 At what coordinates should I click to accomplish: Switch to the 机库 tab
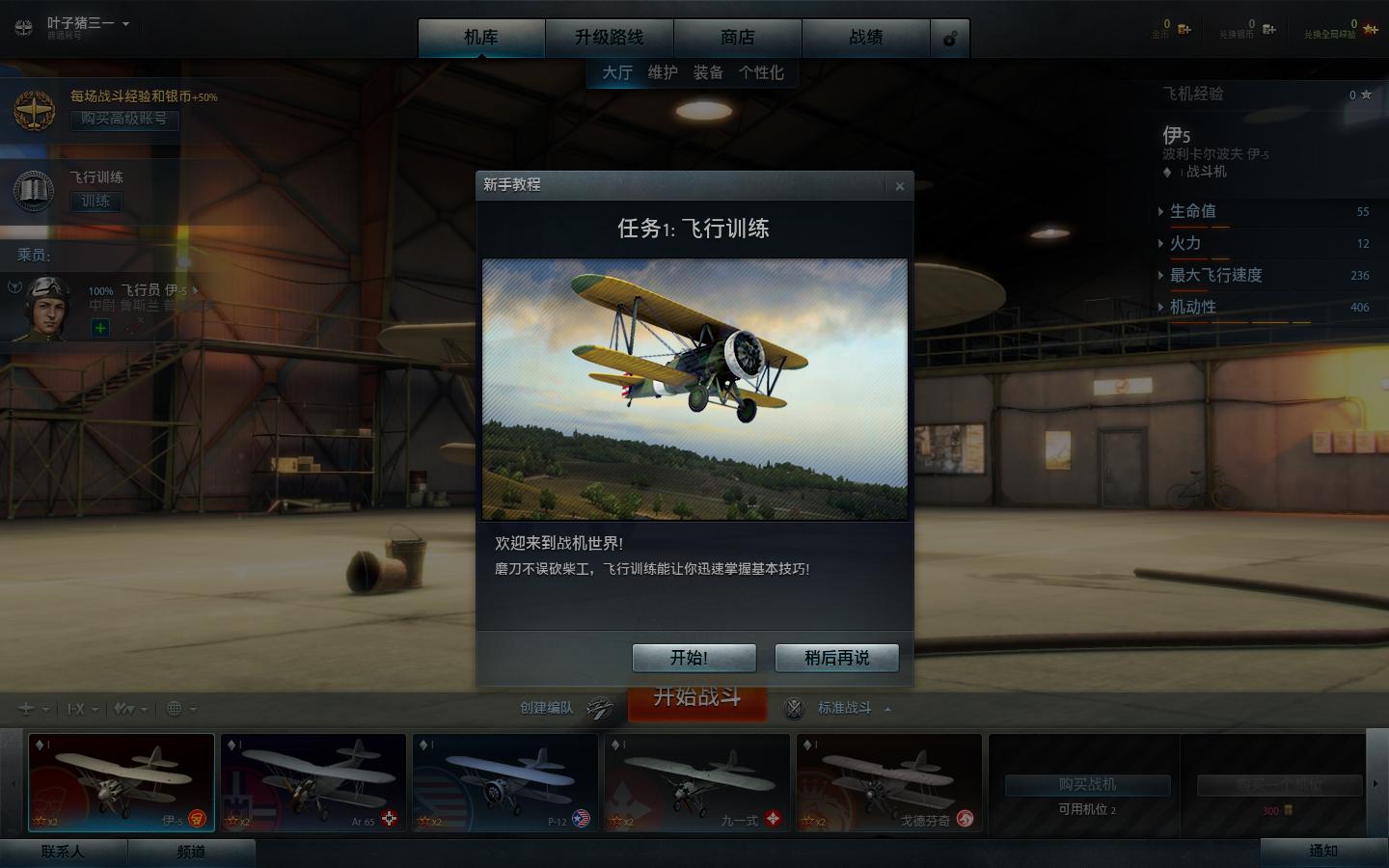click(481, 38)
